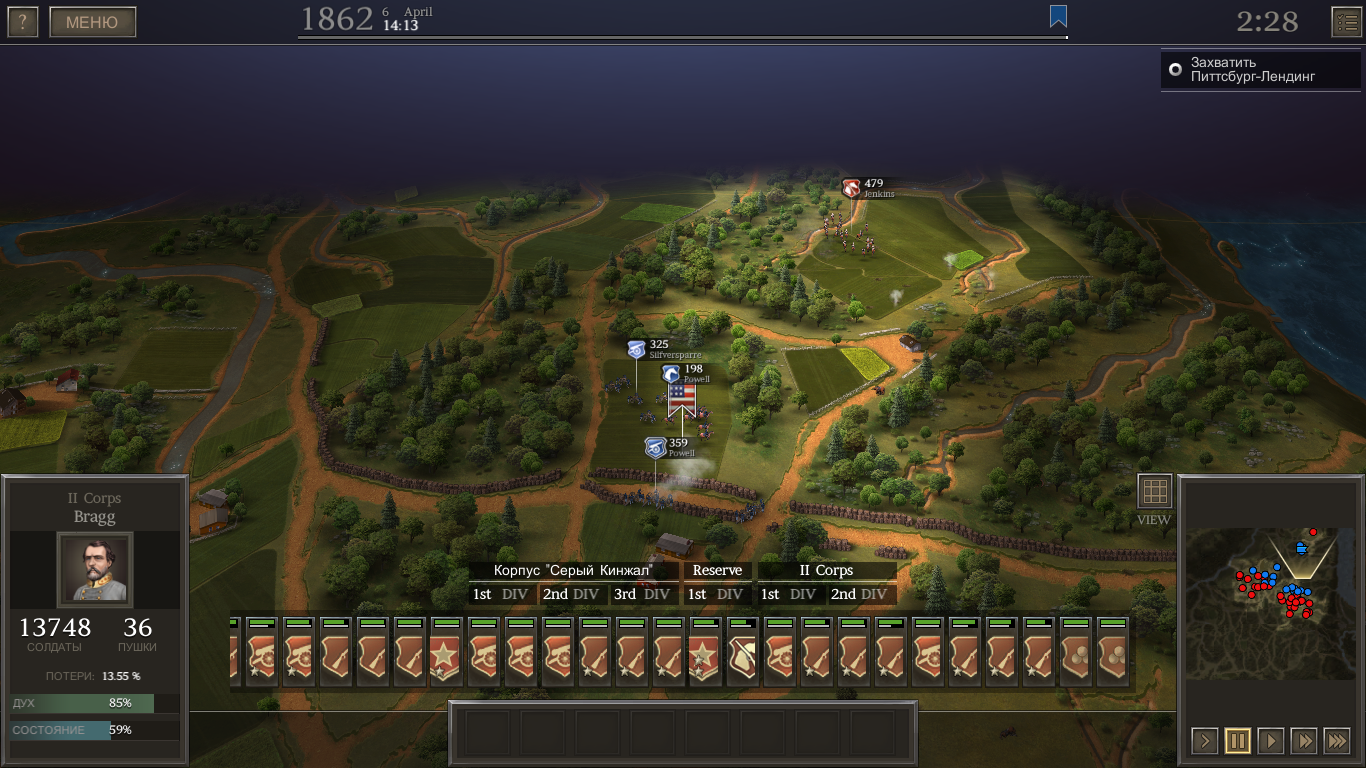Screen dimensions: 1366x768
Task: Open the question mark help button
Action: pyautogui.click(x=22, y=22)
